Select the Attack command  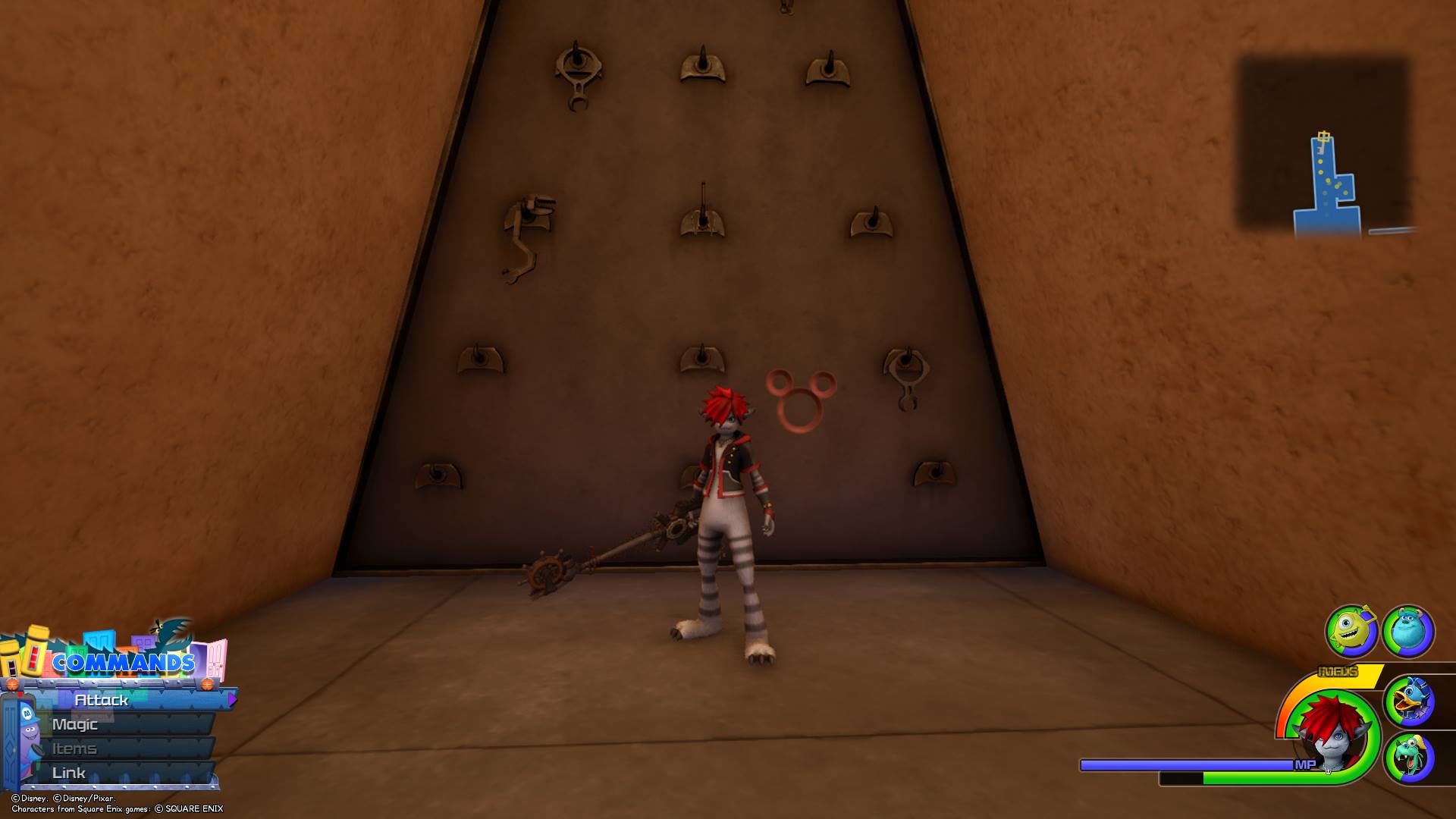(x=102, y=700)
